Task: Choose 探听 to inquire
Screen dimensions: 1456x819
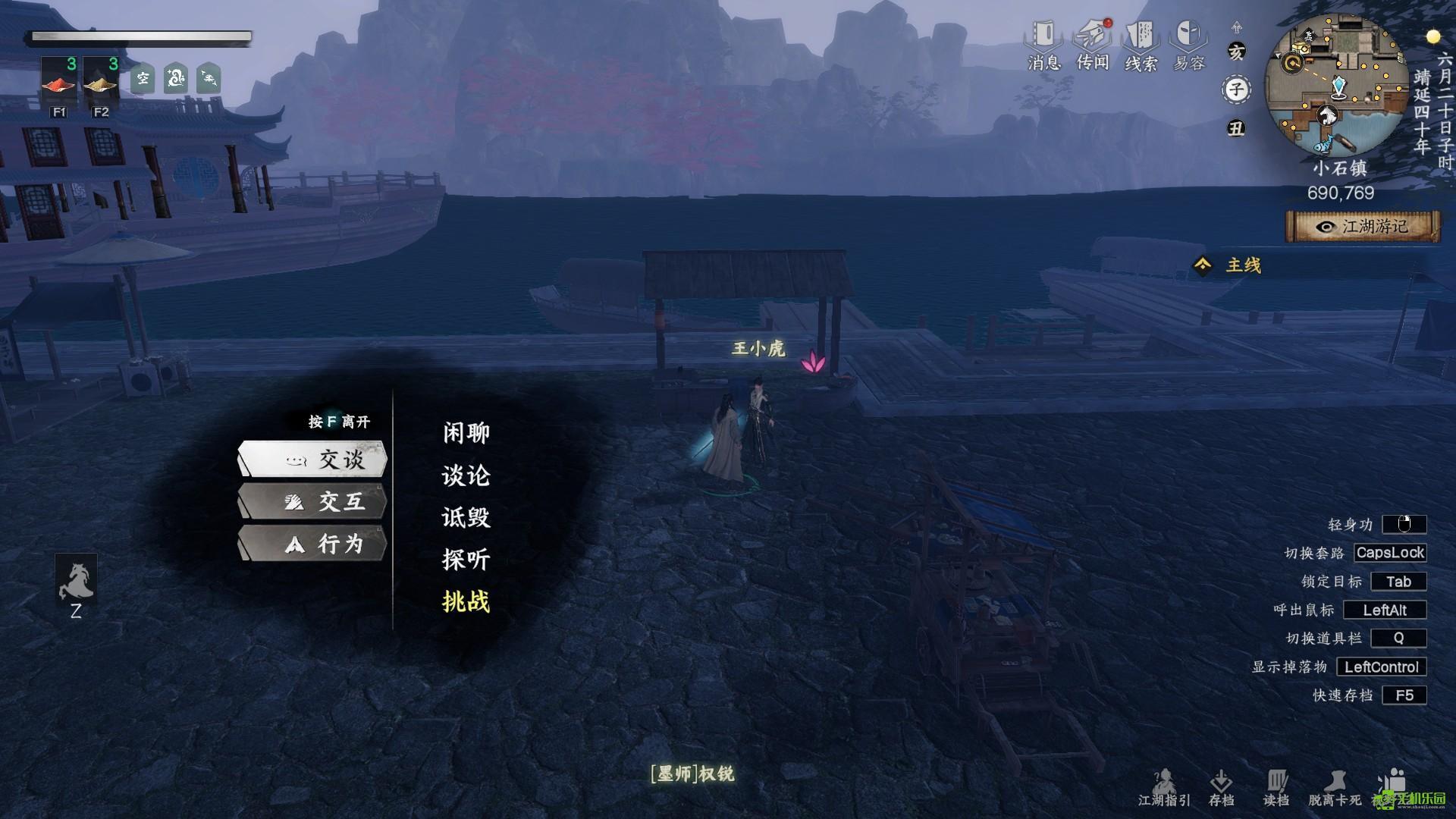Action: coord(466,560)
